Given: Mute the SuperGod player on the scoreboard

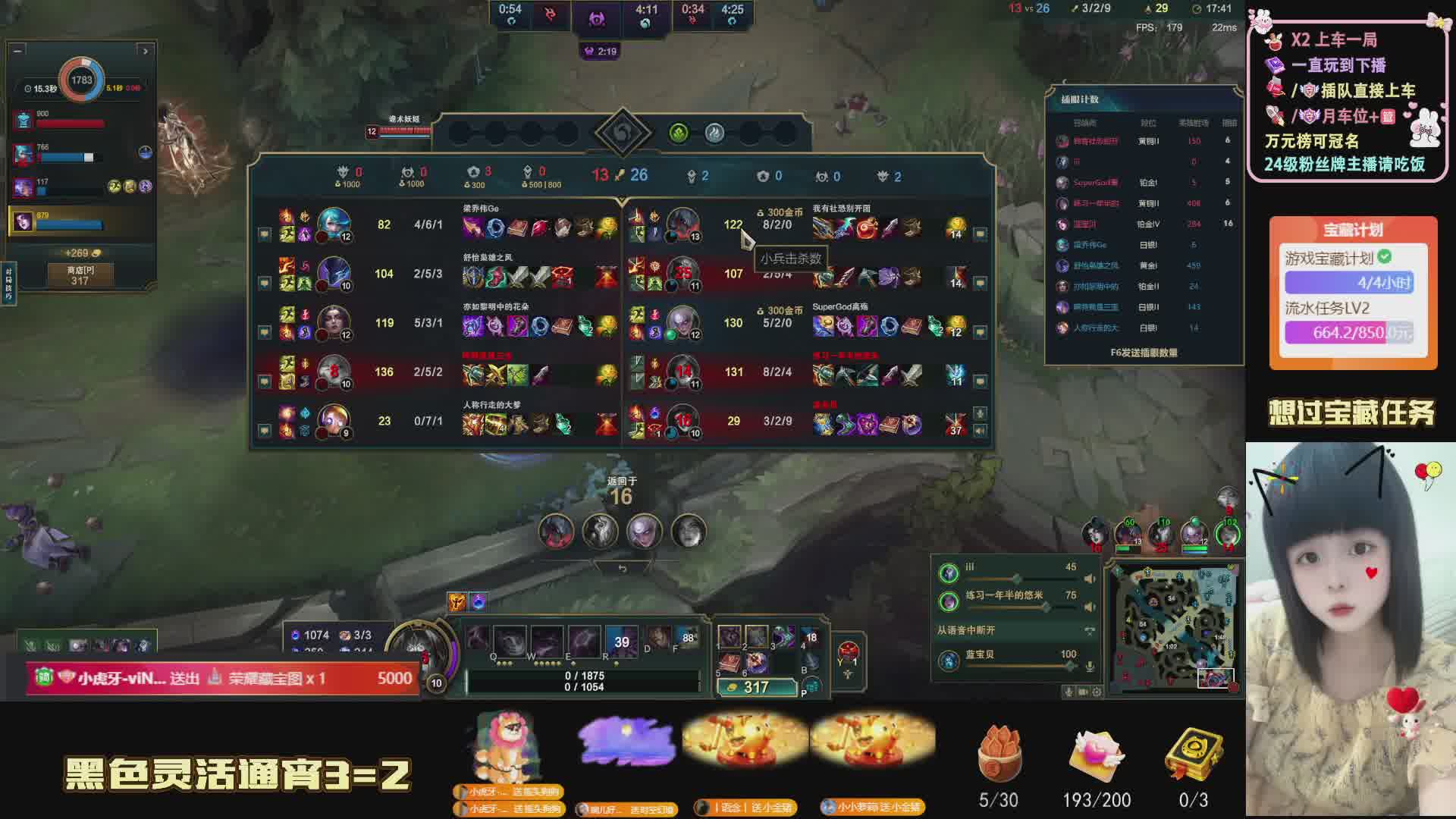Looking at the screenshot, I should (x=980, y=332).
